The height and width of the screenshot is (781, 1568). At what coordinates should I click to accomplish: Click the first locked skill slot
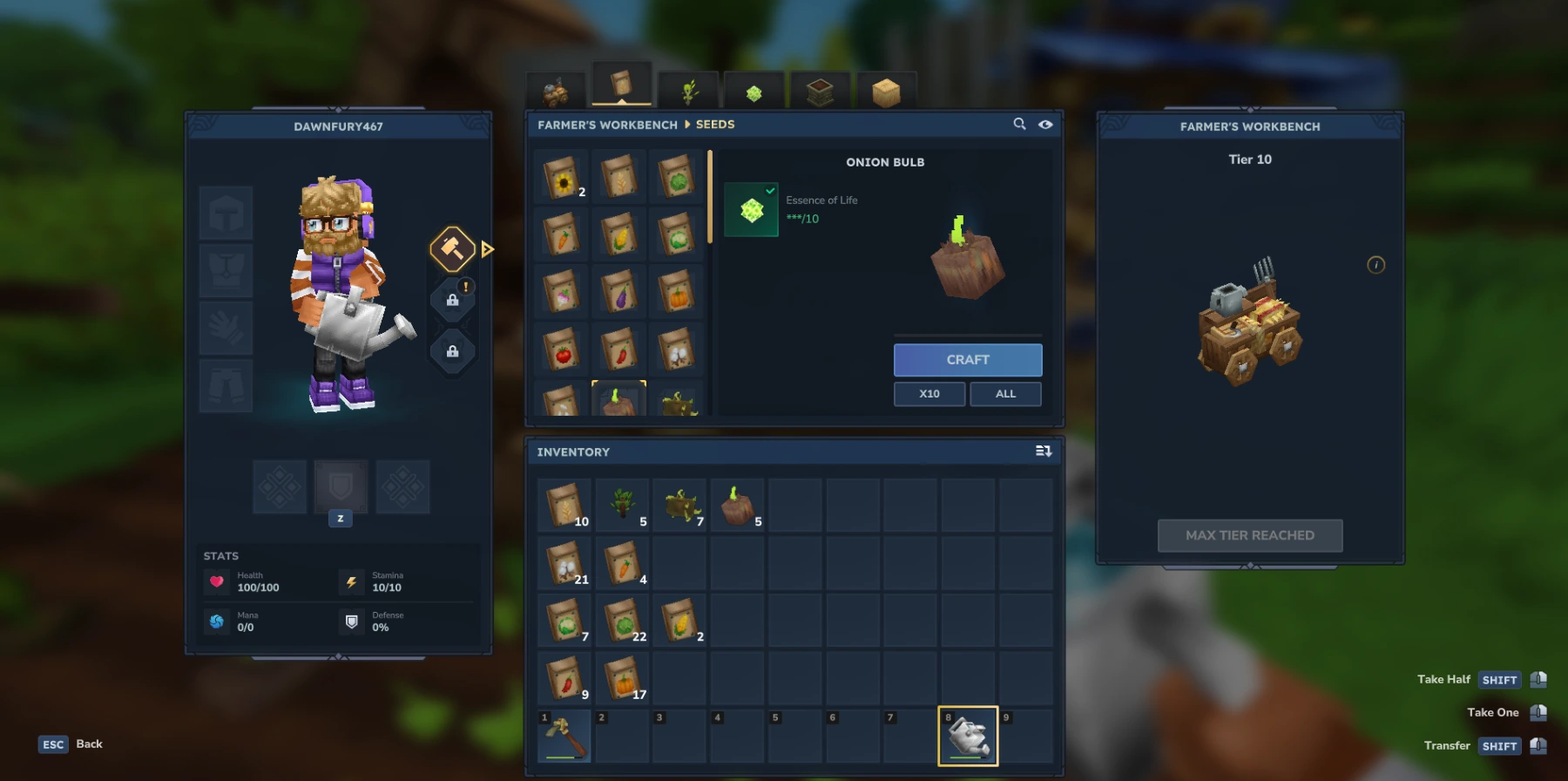[453, 299]
